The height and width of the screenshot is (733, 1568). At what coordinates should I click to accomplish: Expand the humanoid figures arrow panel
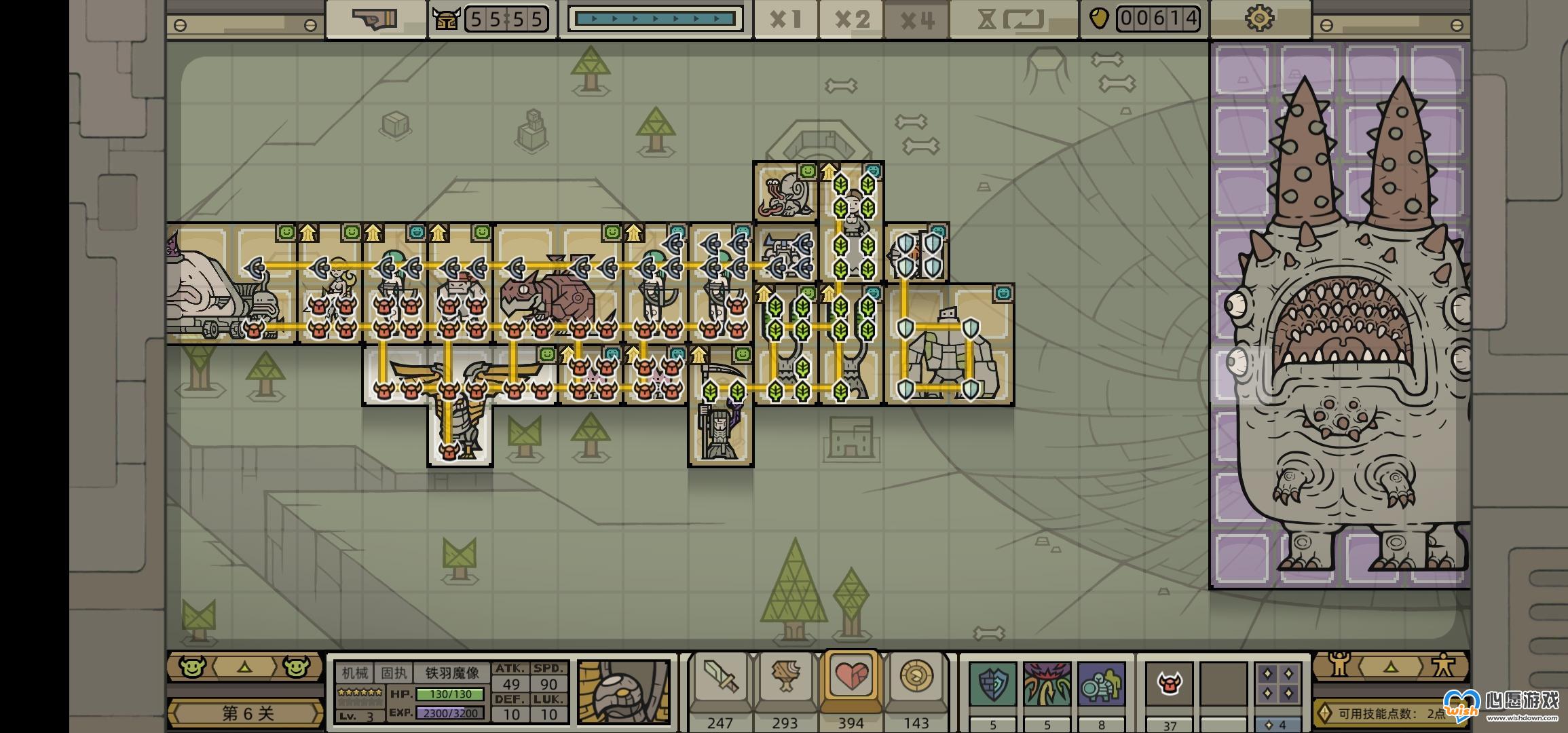click(x=1390, y=666)
